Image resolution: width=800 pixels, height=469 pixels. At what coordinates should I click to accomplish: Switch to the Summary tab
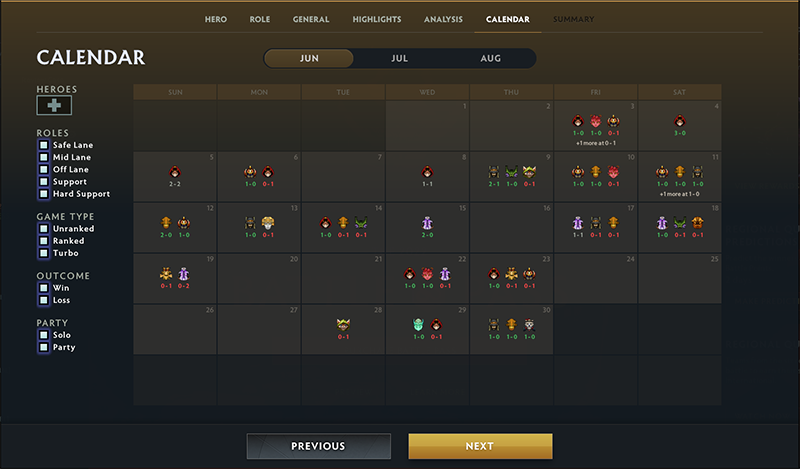(x=573, y=19)
